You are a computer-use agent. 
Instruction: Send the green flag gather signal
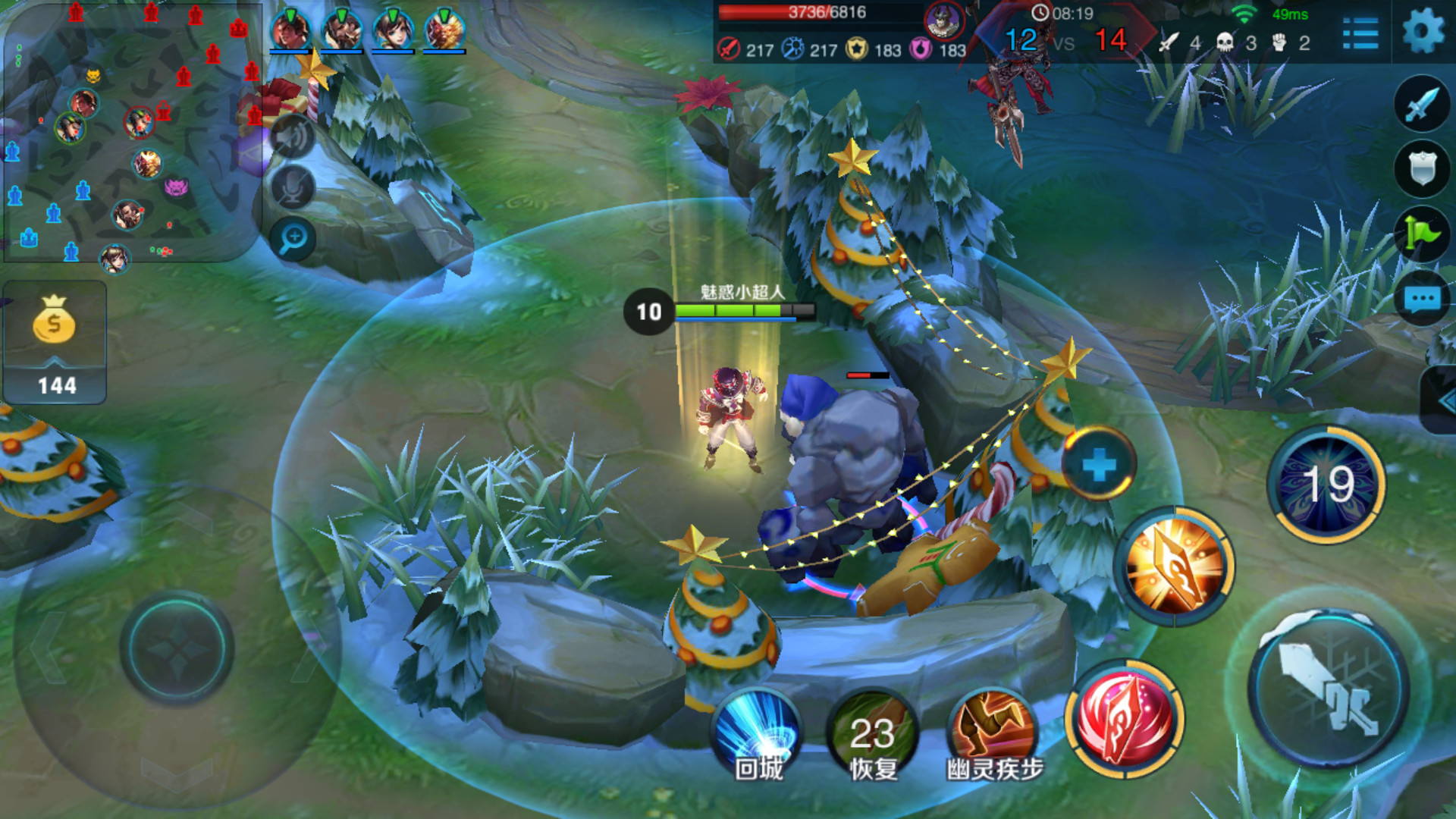[1422, 234]
